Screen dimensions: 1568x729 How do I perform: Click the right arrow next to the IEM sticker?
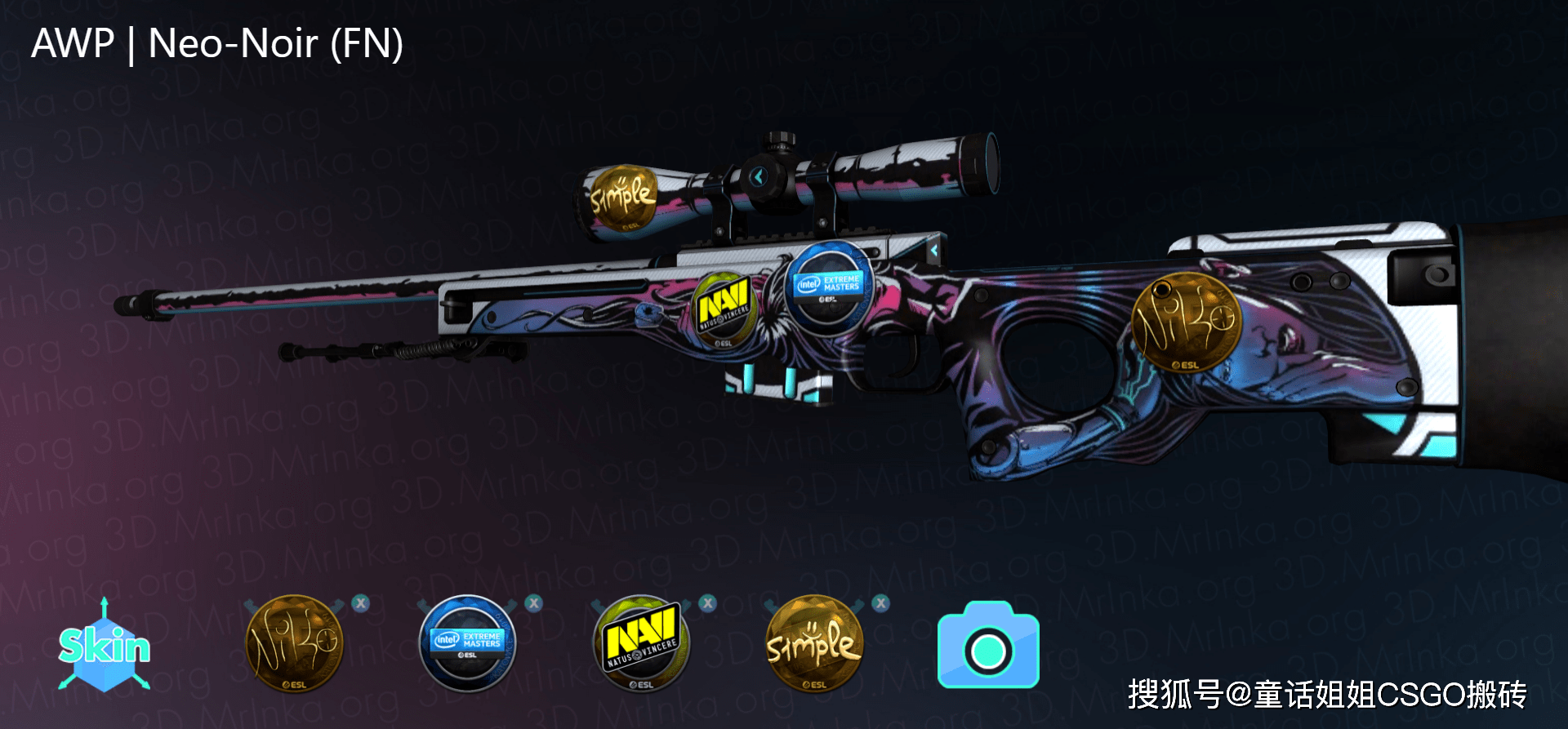click(509, 604)
